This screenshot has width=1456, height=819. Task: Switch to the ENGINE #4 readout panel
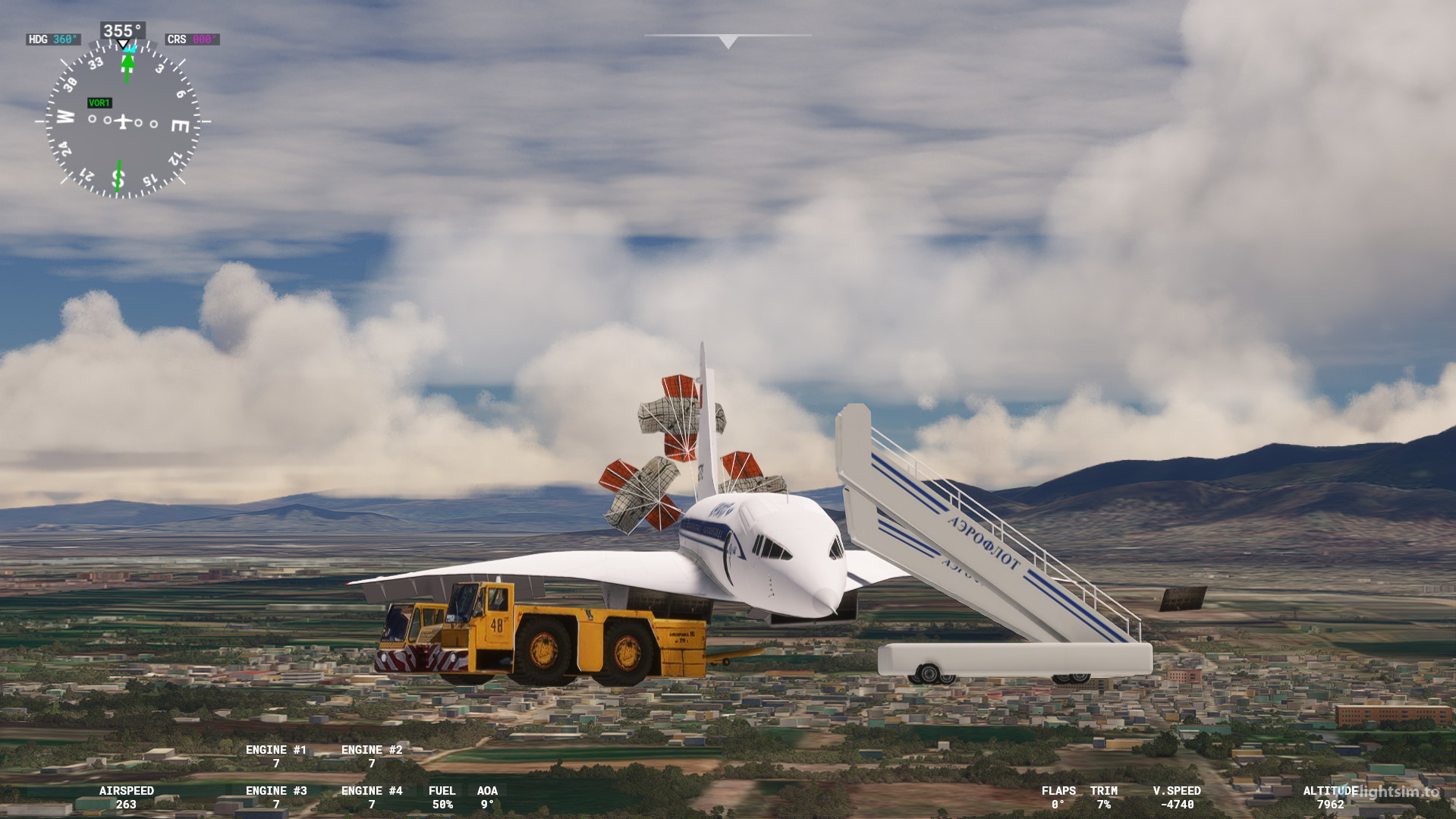[x=371, y=797]
